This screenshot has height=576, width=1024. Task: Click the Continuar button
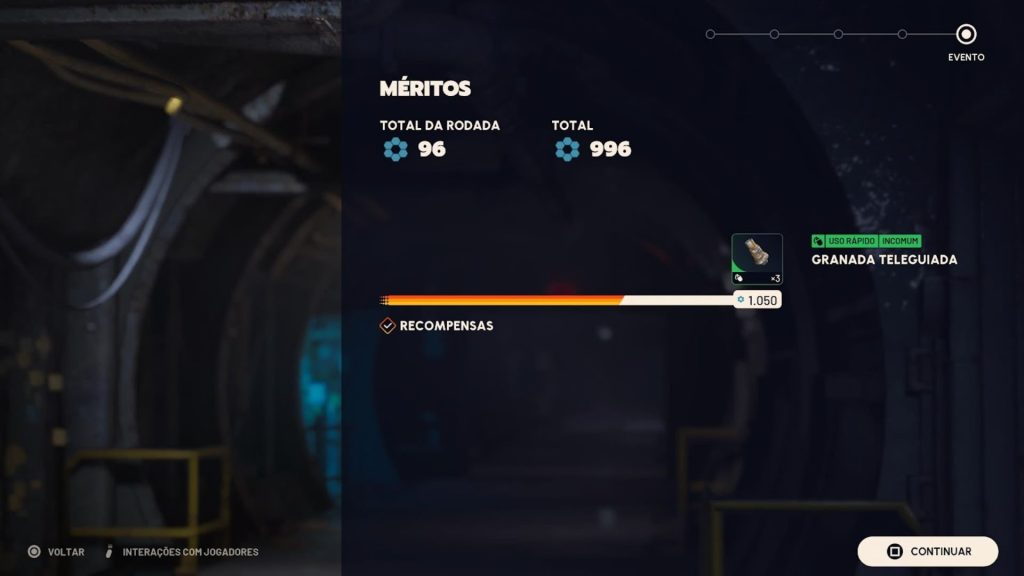pos(927,551)
